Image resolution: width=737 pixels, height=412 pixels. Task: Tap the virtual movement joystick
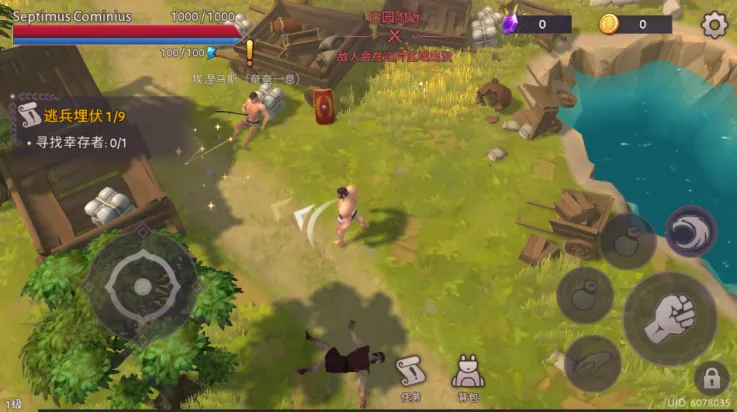pos(142,287)
